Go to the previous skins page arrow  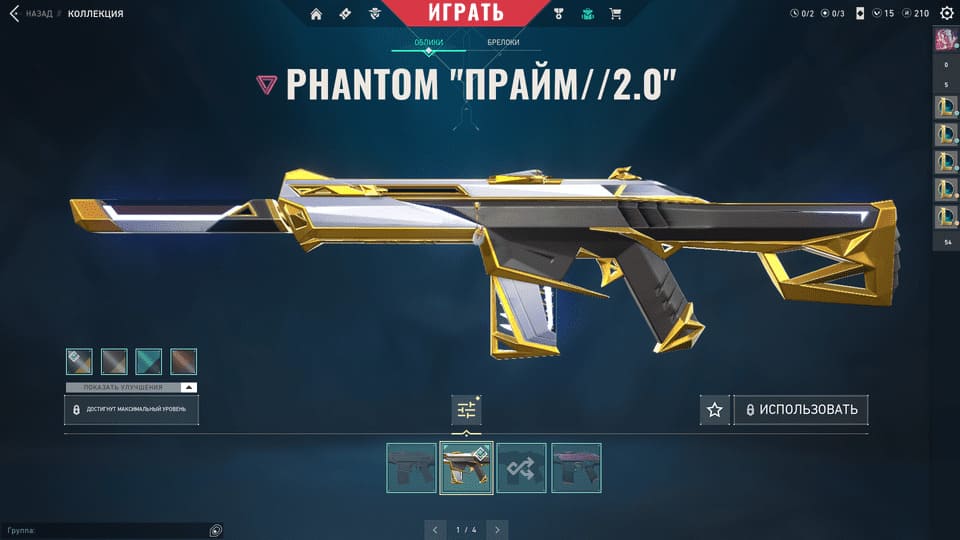[x=434, y=529]
